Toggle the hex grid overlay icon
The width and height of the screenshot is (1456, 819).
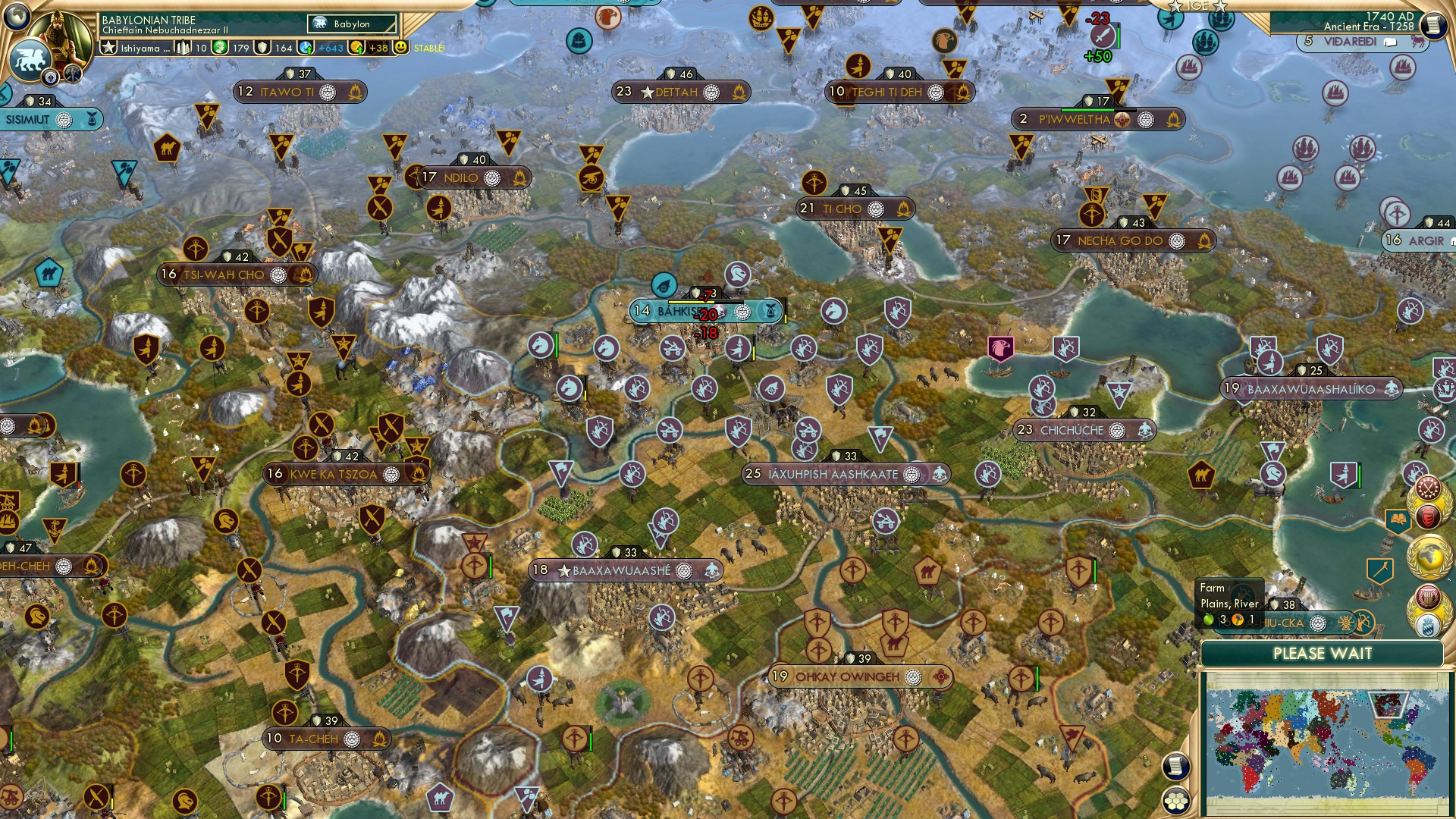(x=1176, y=802)
